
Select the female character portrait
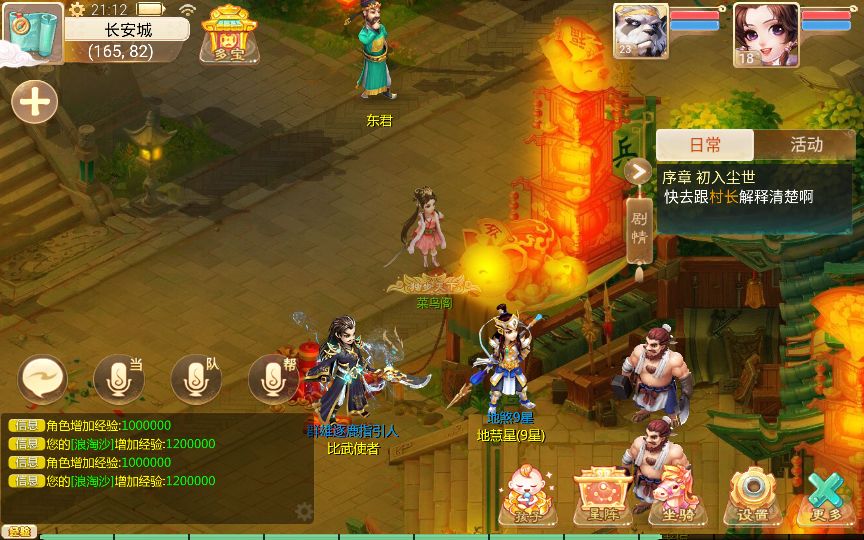point(765,34)
